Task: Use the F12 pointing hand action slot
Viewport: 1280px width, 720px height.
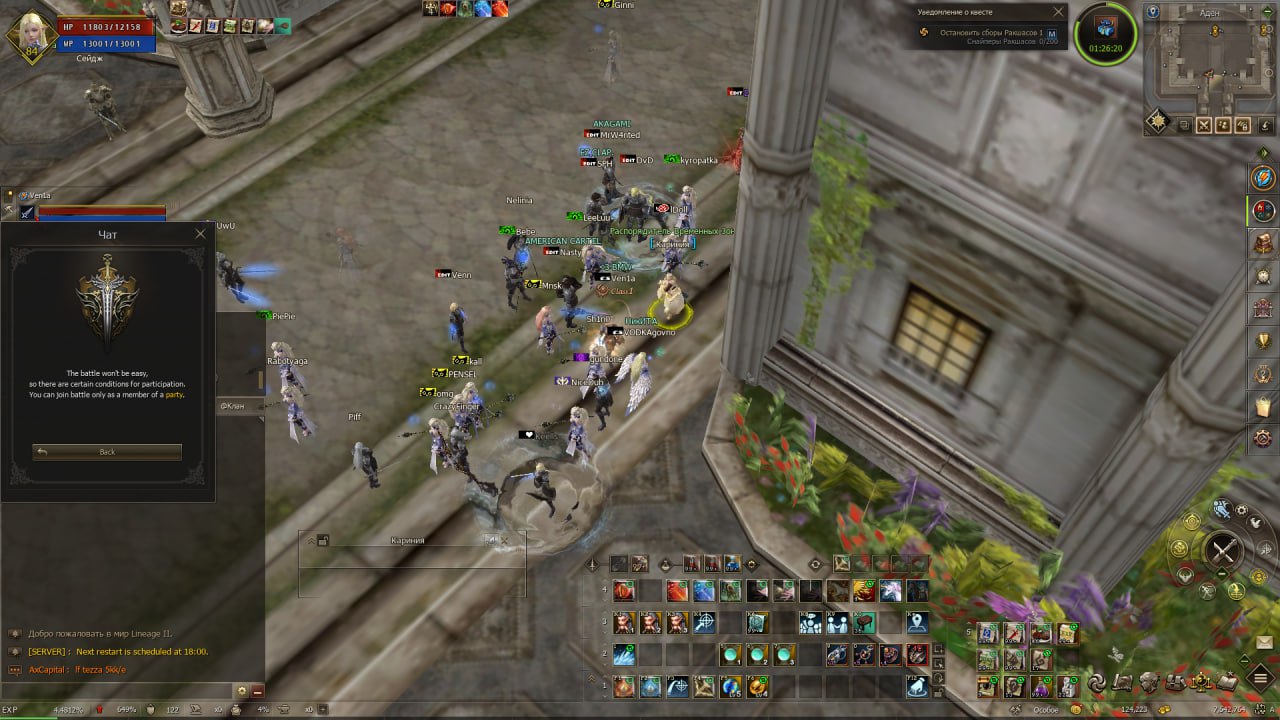Action: pyautogui.click(x=917, y=687)
